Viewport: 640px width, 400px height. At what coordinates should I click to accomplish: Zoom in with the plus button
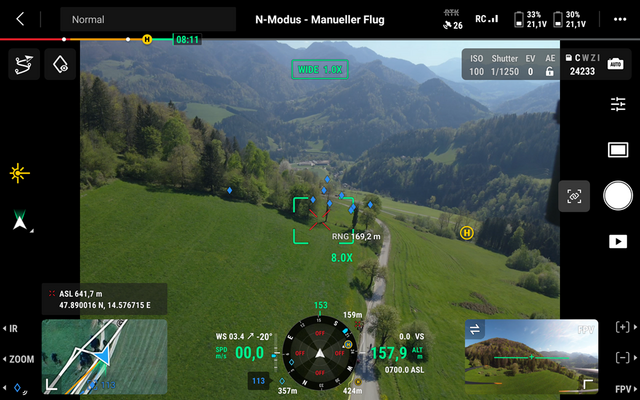[623, 328]
